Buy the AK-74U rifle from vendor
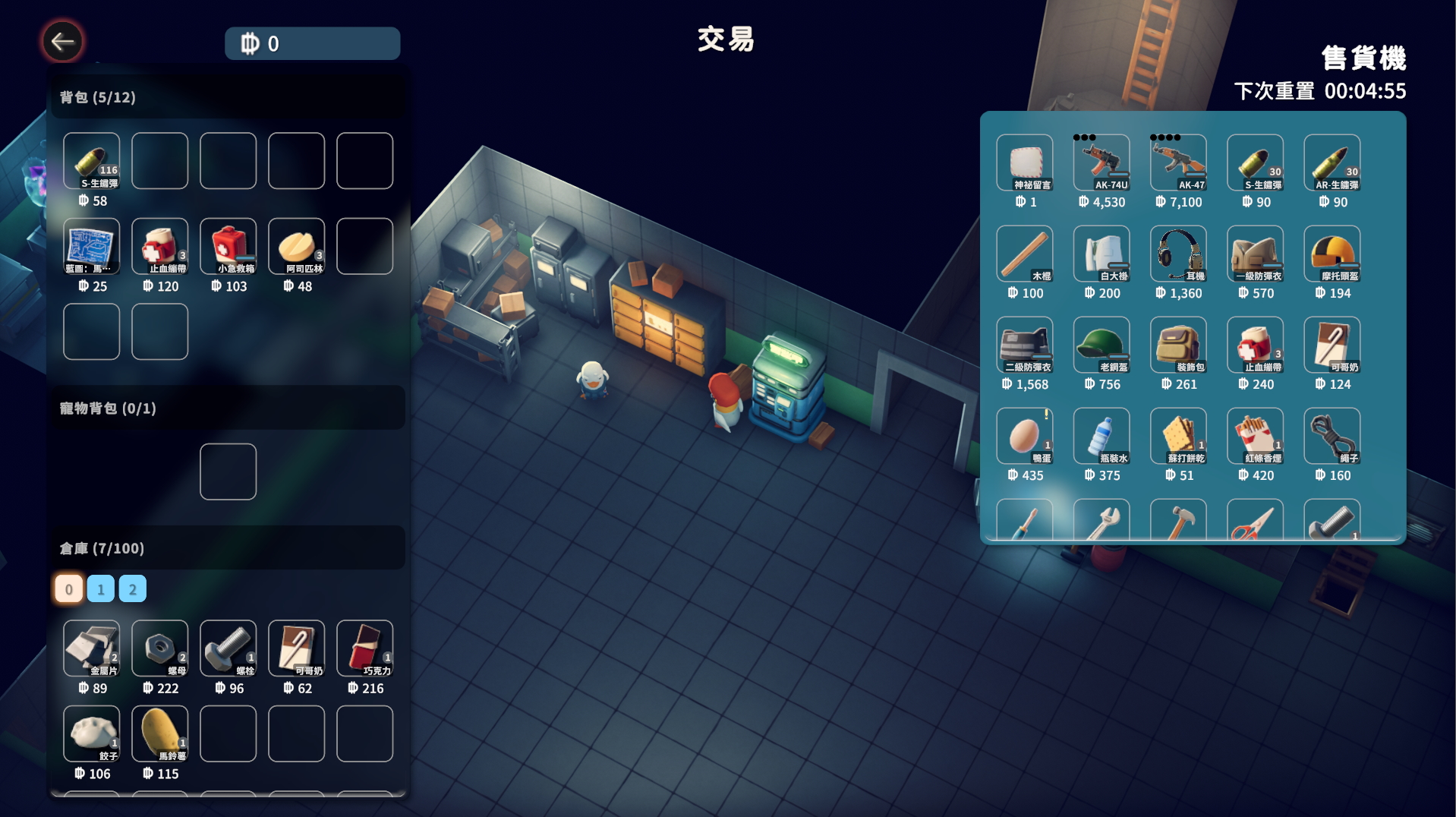 [1101, 162]
